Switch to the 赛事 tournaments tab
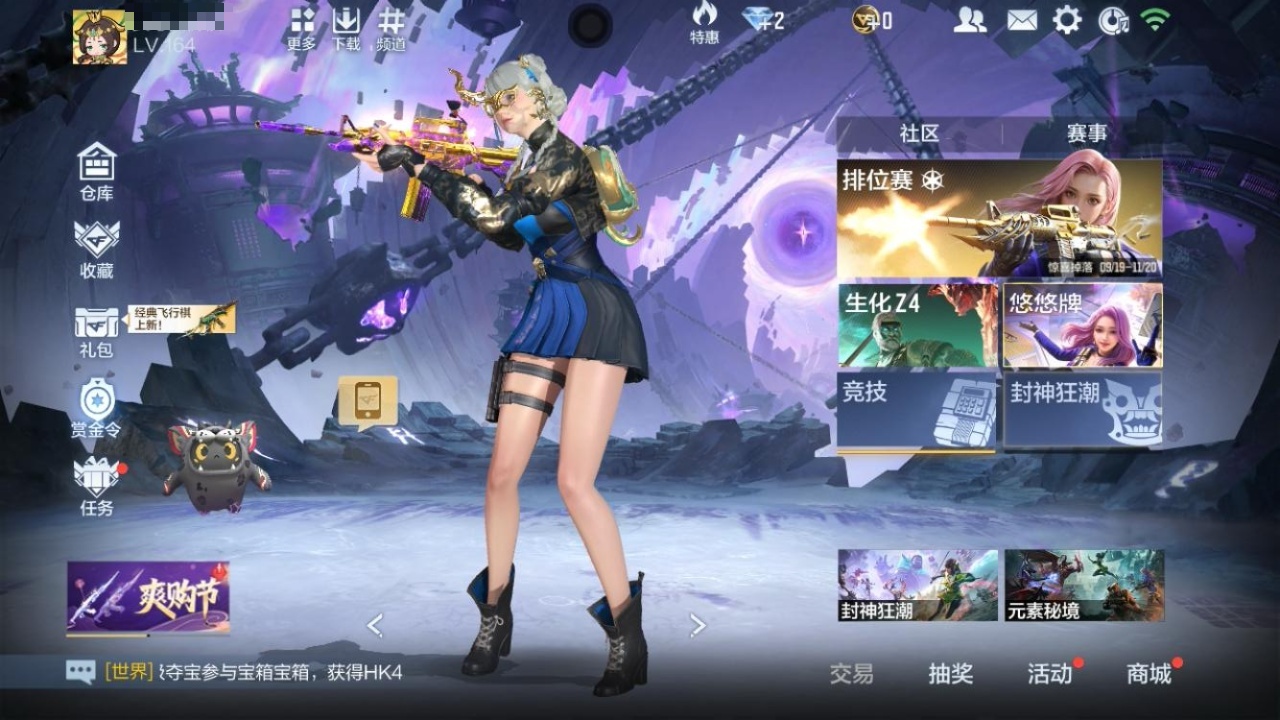1280x720 pixels. [x=1086, y=133]
